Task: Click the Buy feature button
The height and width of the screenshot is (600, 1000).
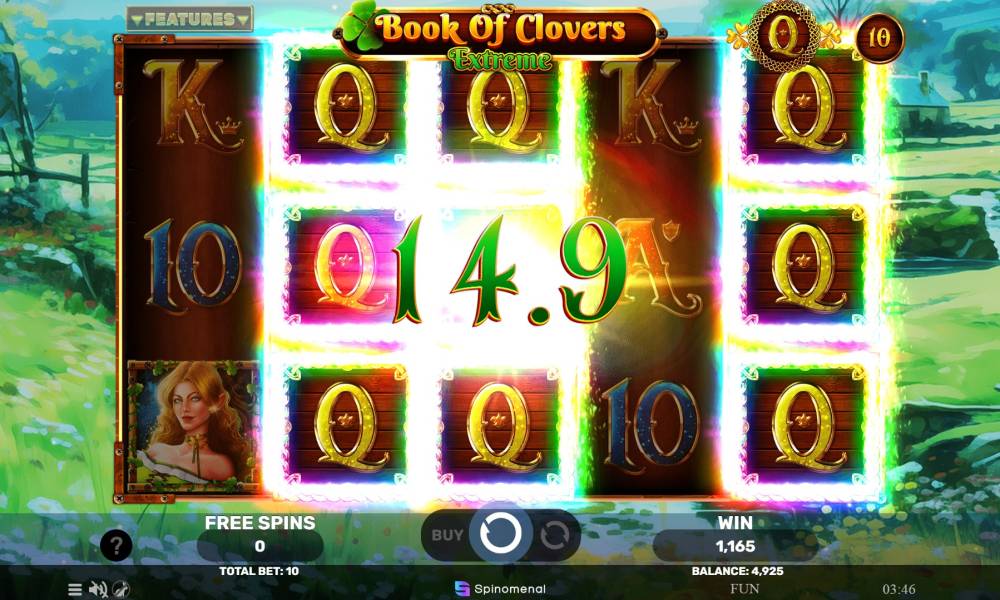Action: point(447,535)
